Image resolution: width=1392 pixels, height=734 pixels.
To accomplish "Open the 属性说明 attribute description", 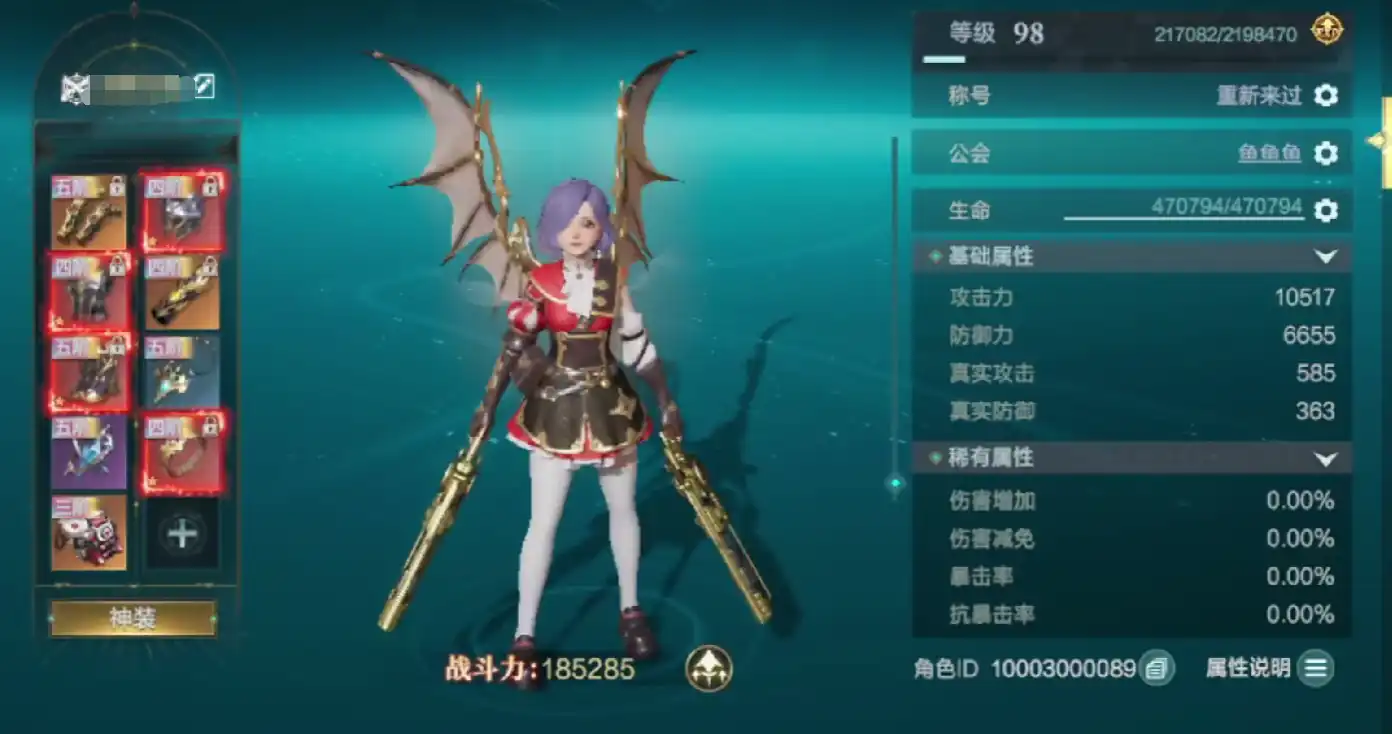I will tap(1316, 668).
